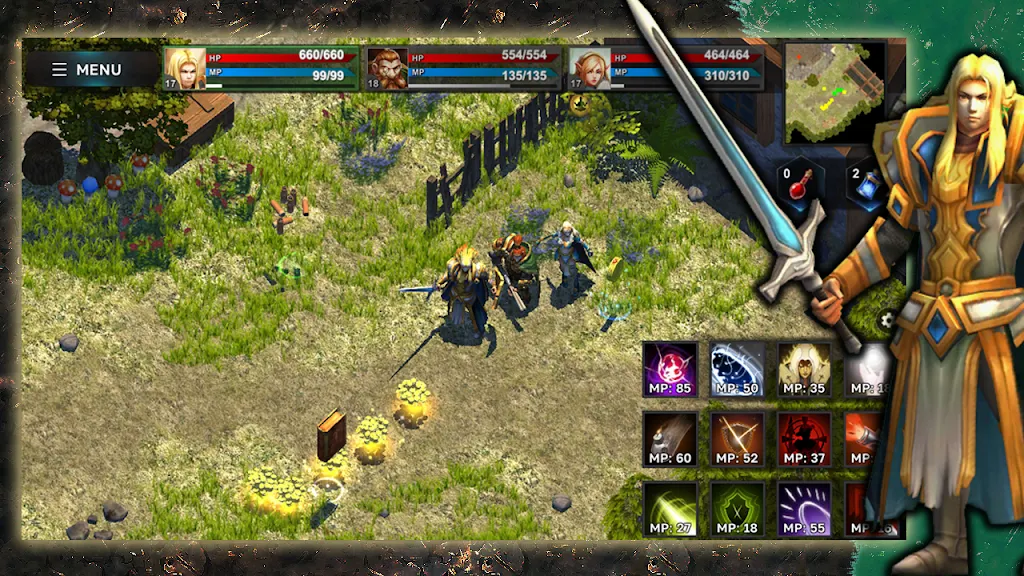Activate the glowing white orb hand skill

point(866,369)
